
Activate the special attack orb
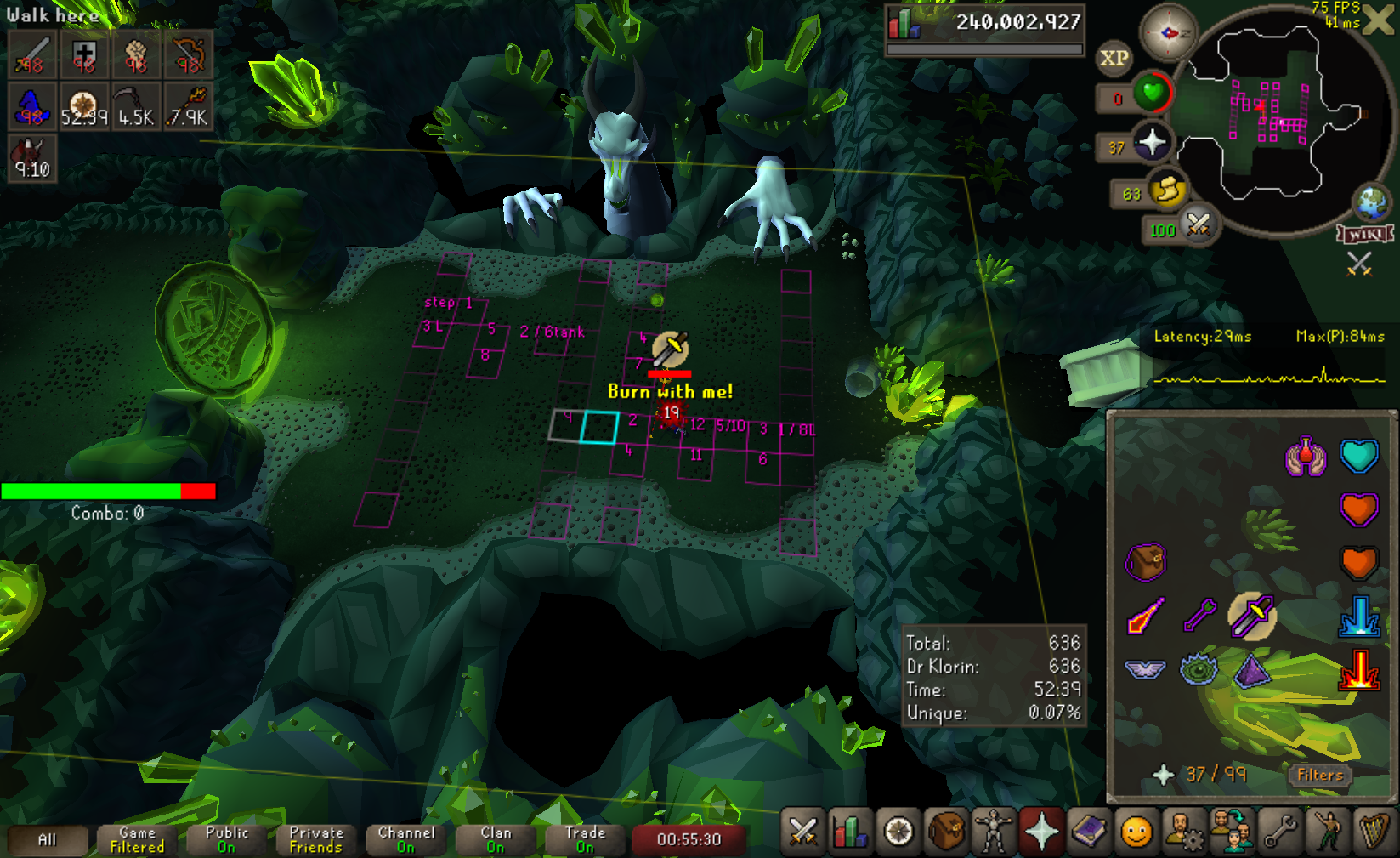pyautogui.click(x=1198, y=225)
